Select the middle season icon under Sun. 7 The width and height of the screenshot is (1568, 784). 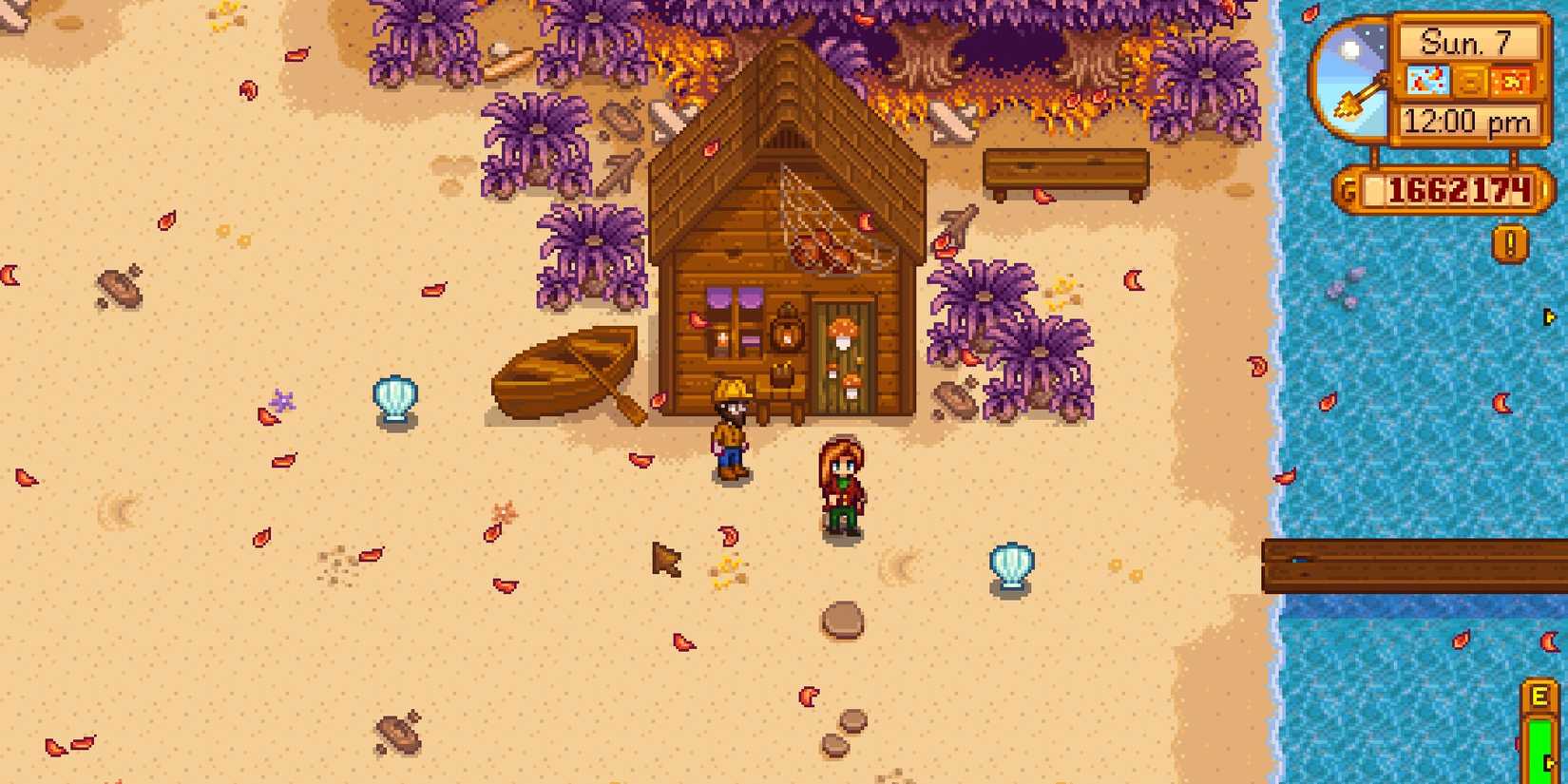[x=1471, y=83]
